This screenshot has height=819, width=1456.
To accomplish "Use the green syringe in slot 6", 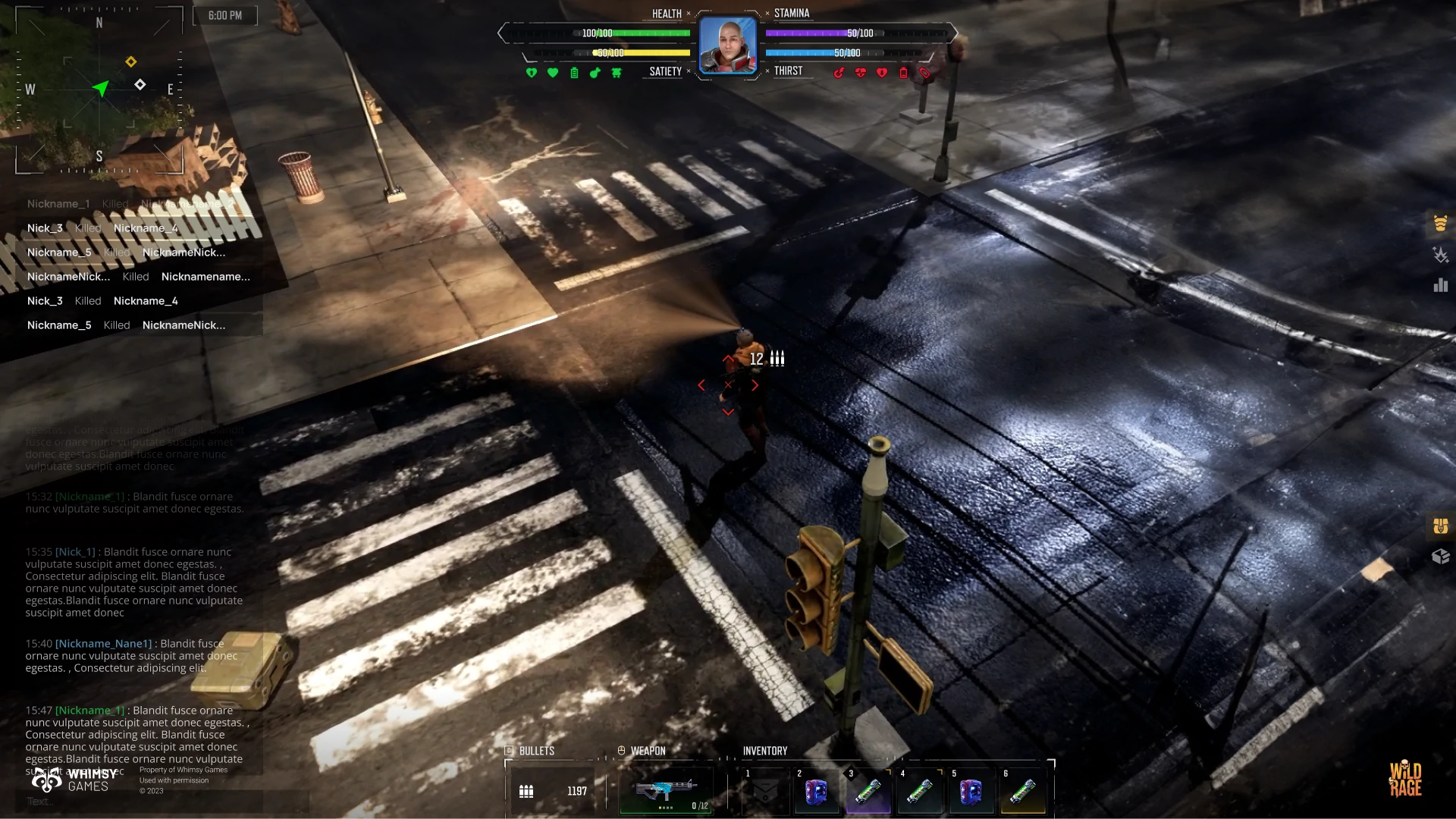I will click(x=1022, y=792).
